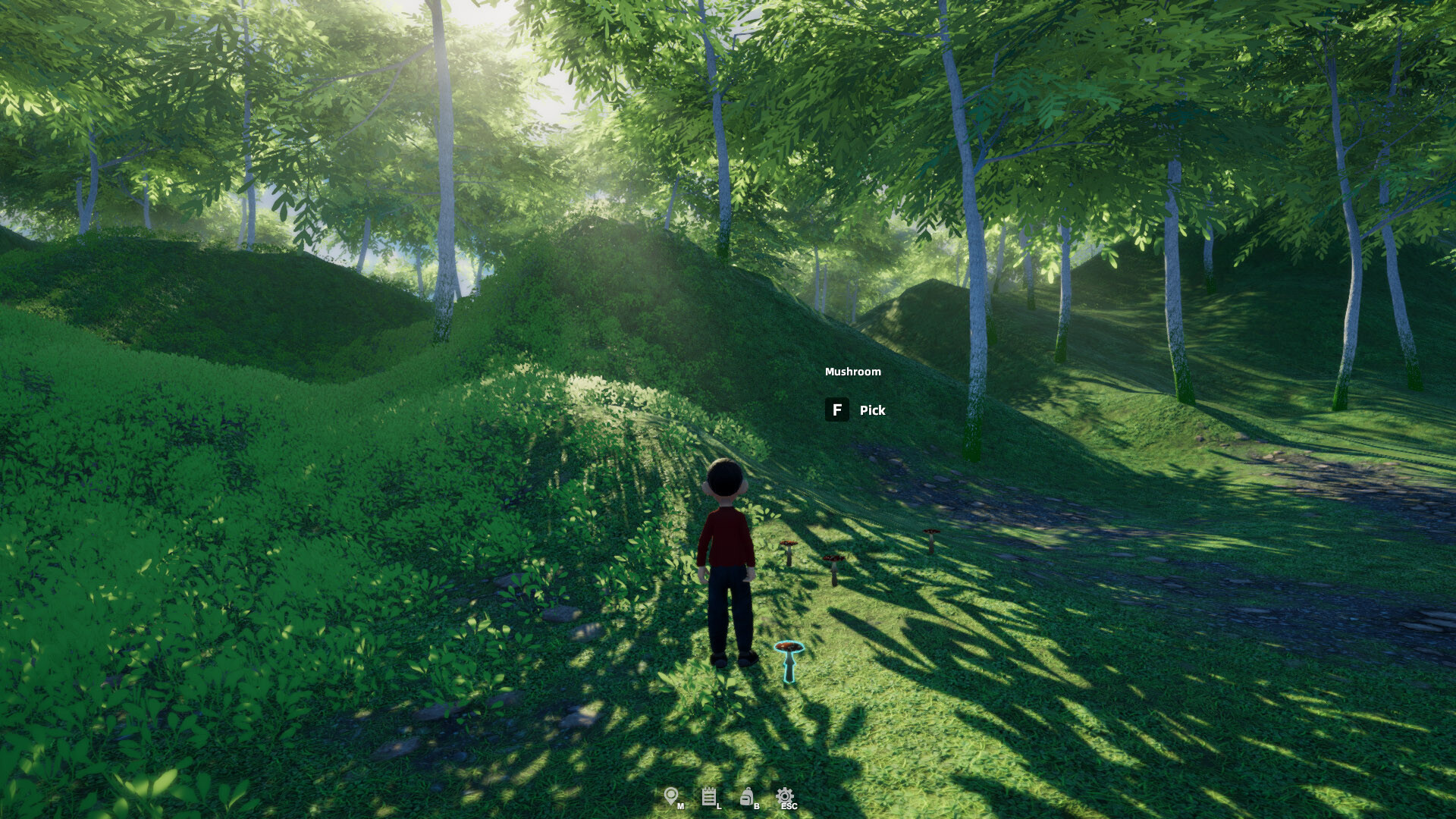Click the Mushroom name label
This screenshot has width=1456, height=819.
pyautogui.click(x=852, y=371)
